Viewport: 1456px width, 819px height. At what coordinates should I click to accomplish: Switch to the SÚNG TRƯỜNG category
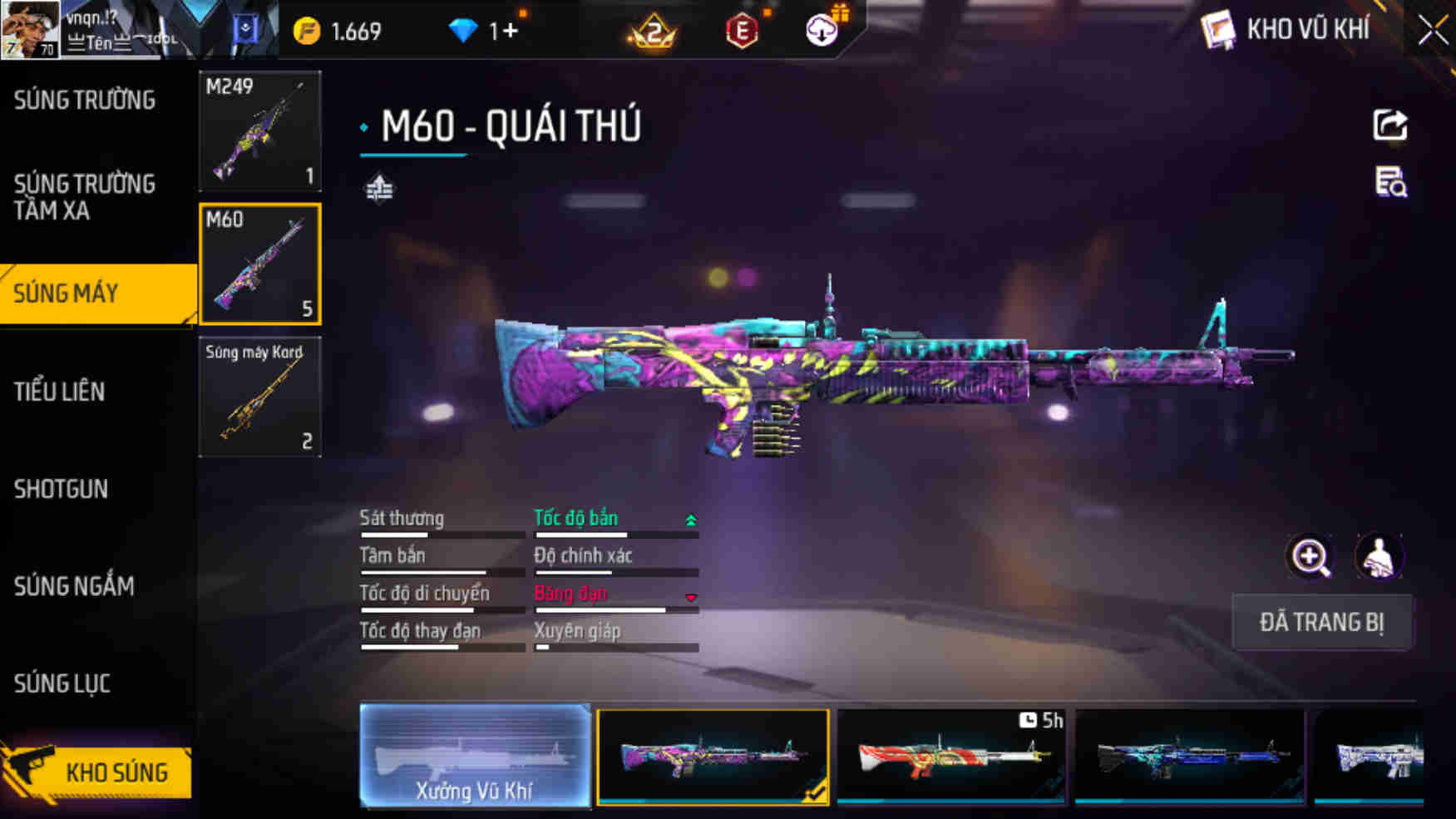[x=83, y=99]
